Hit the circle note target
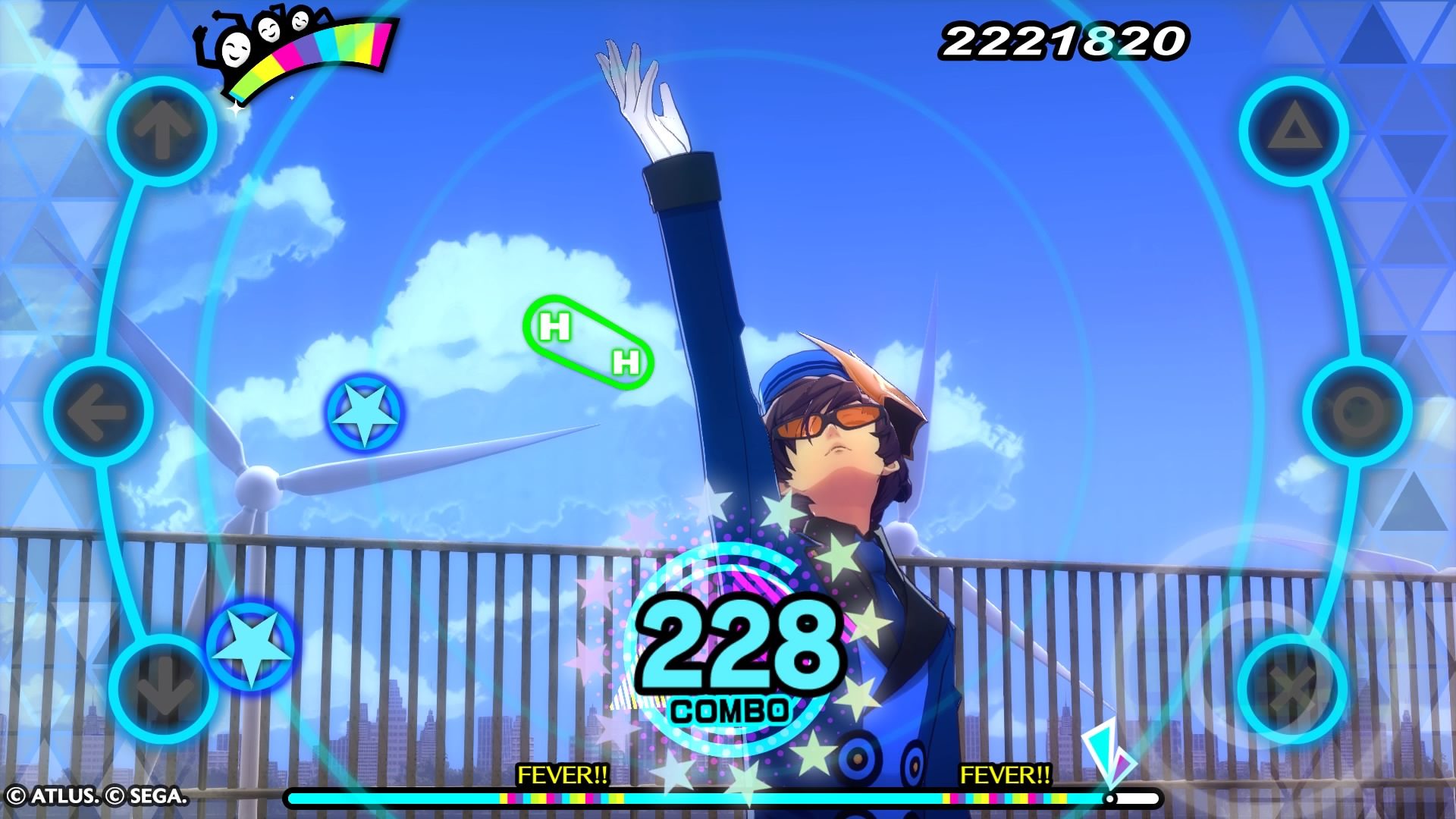Viewport: 1456px width, 819px height. pos(1357,412)
